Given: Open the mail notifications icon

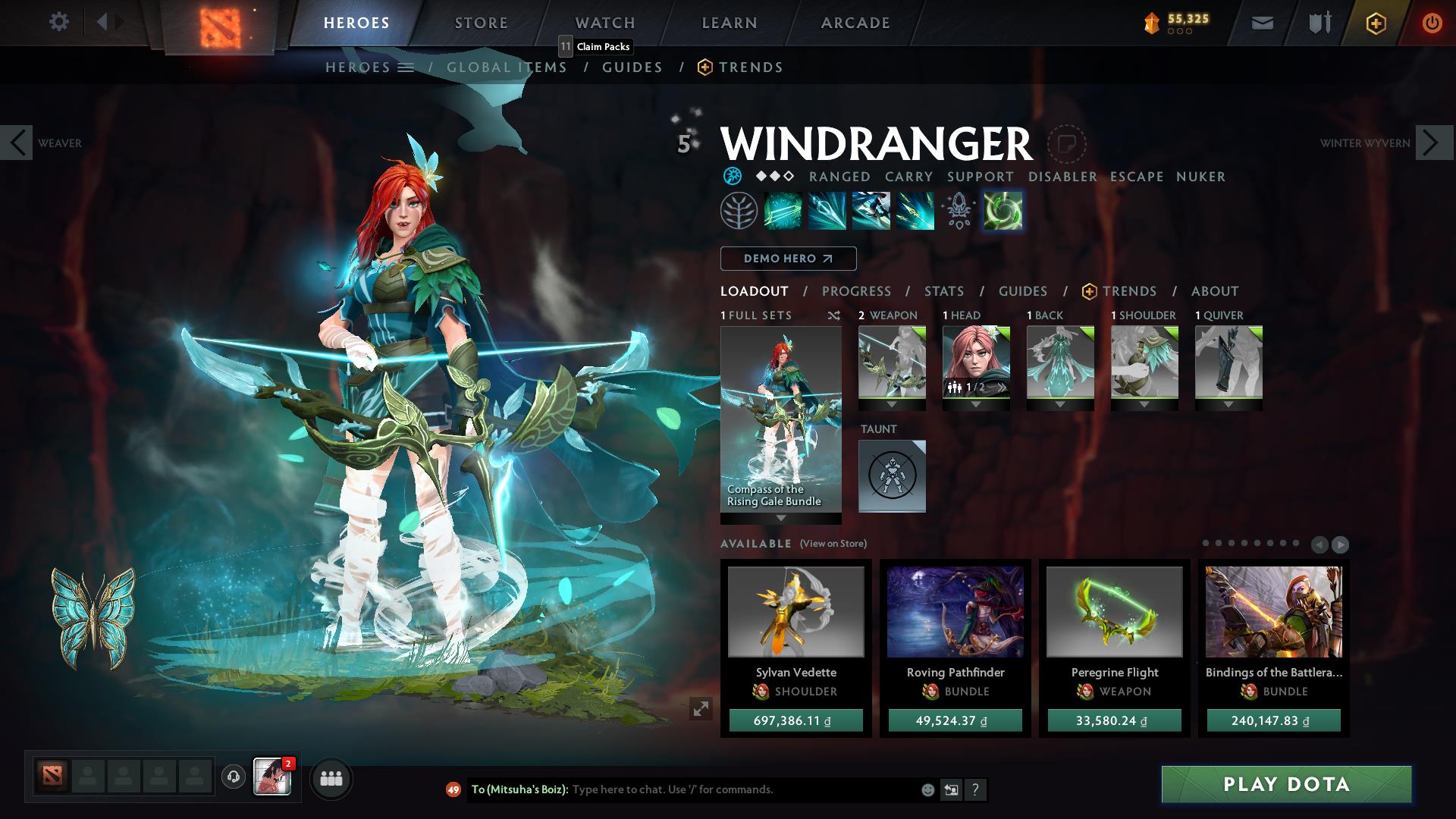Looking at the screenshot, I should point(1262,23).
